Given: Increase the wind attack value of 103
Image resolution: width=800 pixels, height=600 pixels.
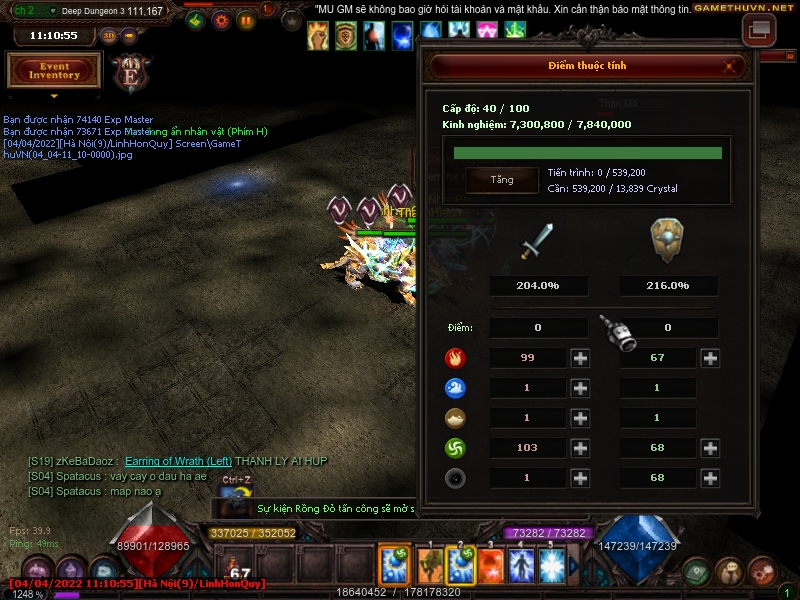Looking at the screenshot, I should (x=580, y=448).
